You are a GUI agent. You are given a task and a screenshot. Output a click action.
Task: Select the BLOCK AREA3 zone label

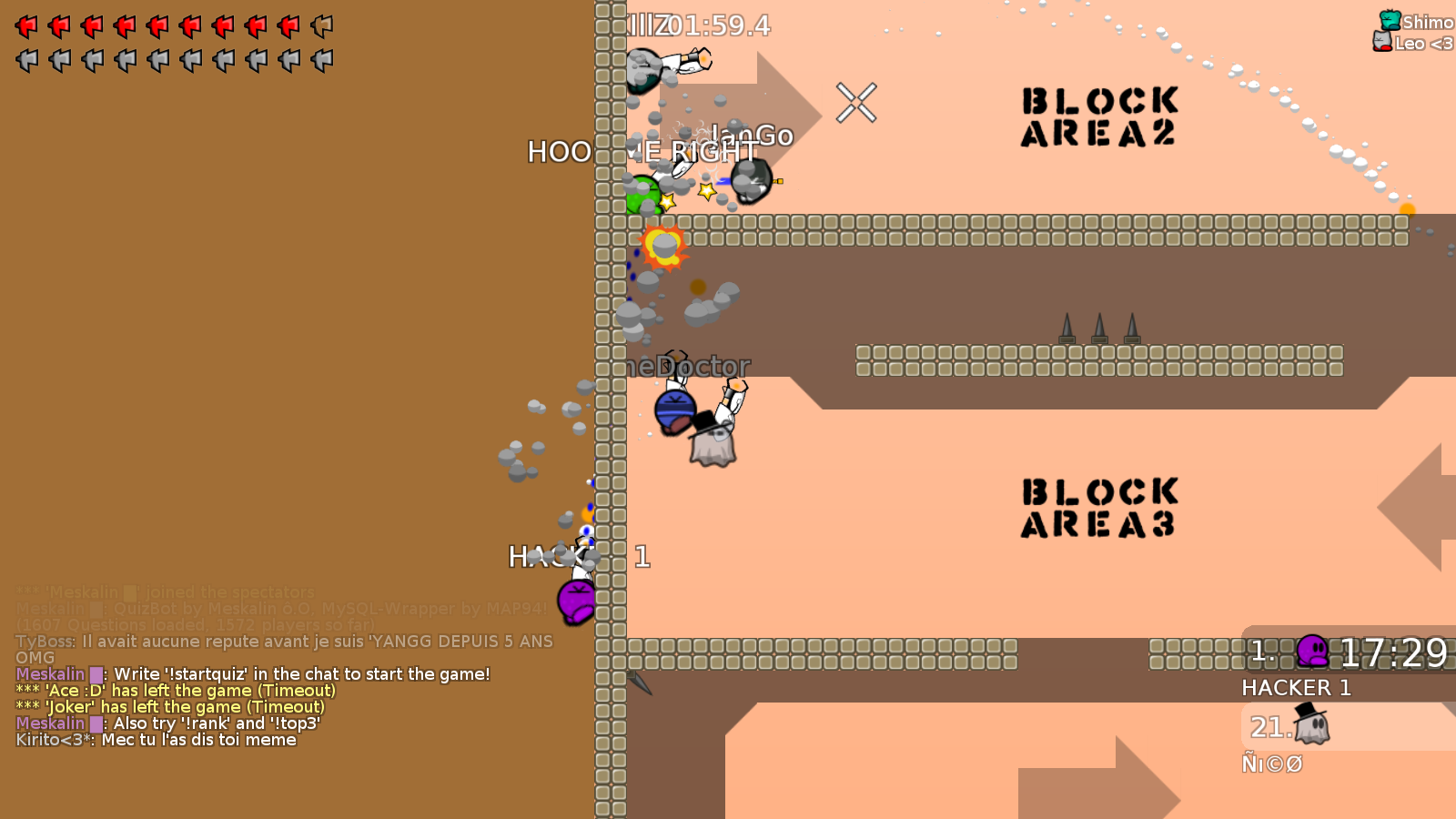(1099, 506)
